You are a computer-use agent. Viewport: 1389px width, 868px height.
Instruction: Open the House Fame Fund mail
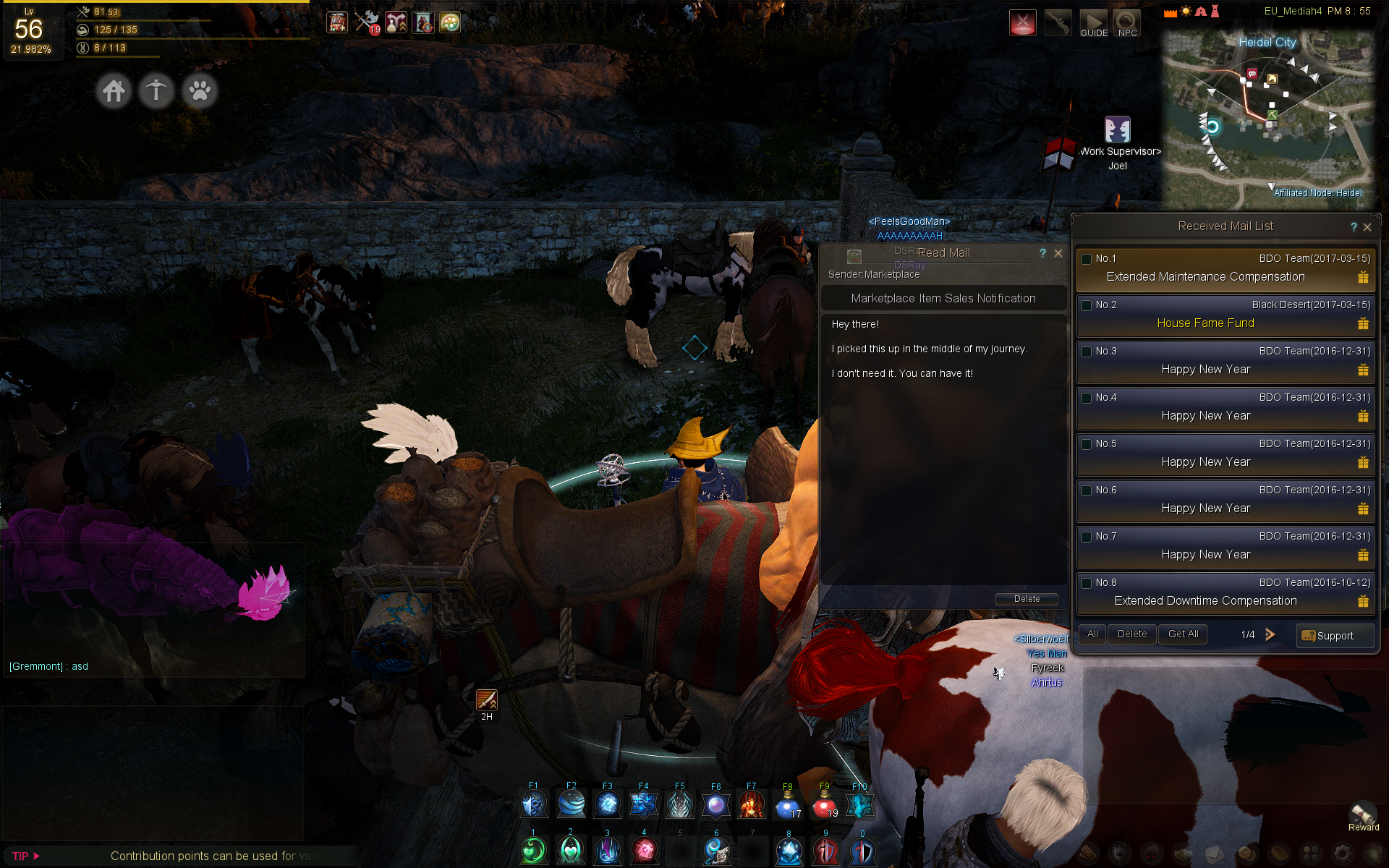[x=1205, y=323]
